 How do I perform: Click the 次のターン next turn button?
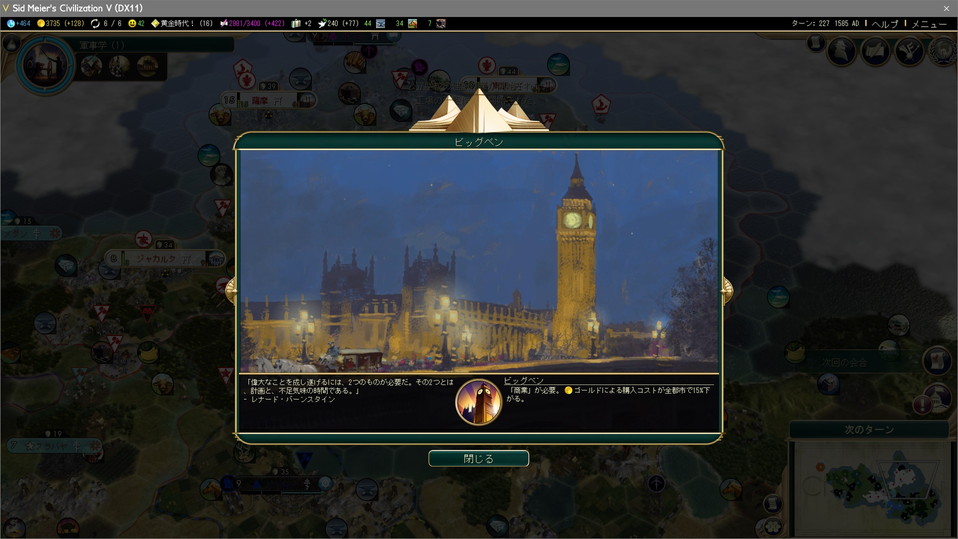pyautogui.click(x=868, y=429)
